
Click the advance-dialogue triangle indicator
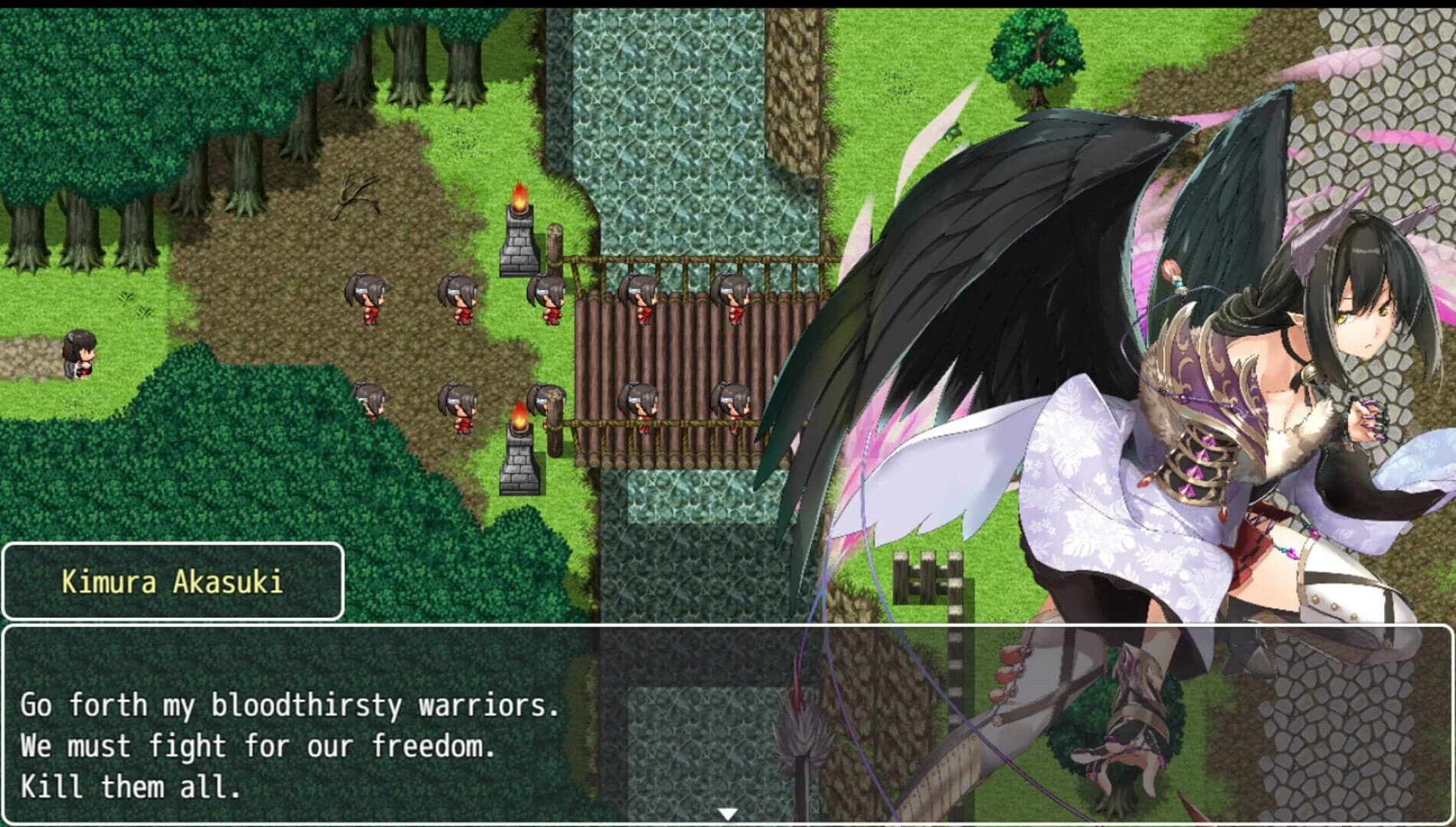point(728,816)
